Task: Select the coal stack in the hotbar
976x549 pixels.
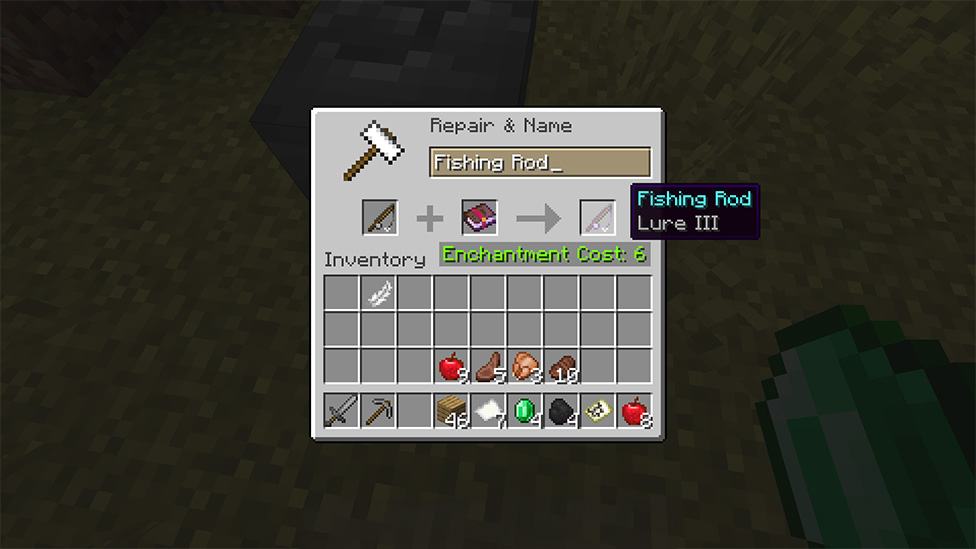Action: pyautogui.click(x=561, y=411)
